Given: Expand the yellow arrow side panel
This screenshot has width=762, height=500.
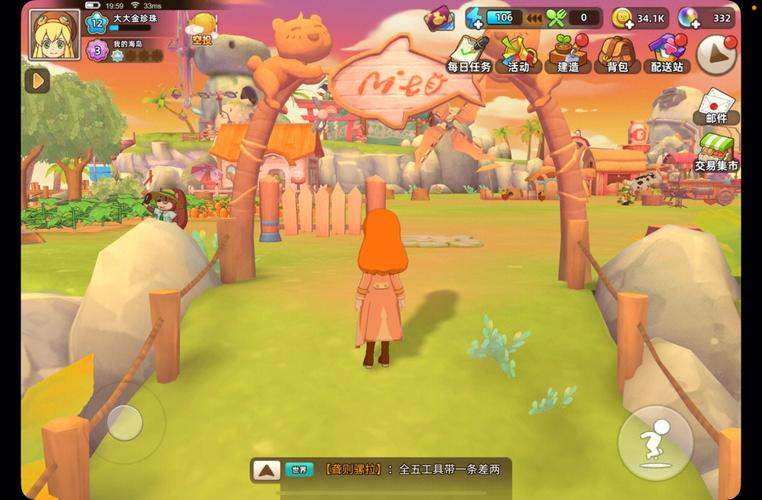Looking at the screenshot, I should [x=38, y=80].
